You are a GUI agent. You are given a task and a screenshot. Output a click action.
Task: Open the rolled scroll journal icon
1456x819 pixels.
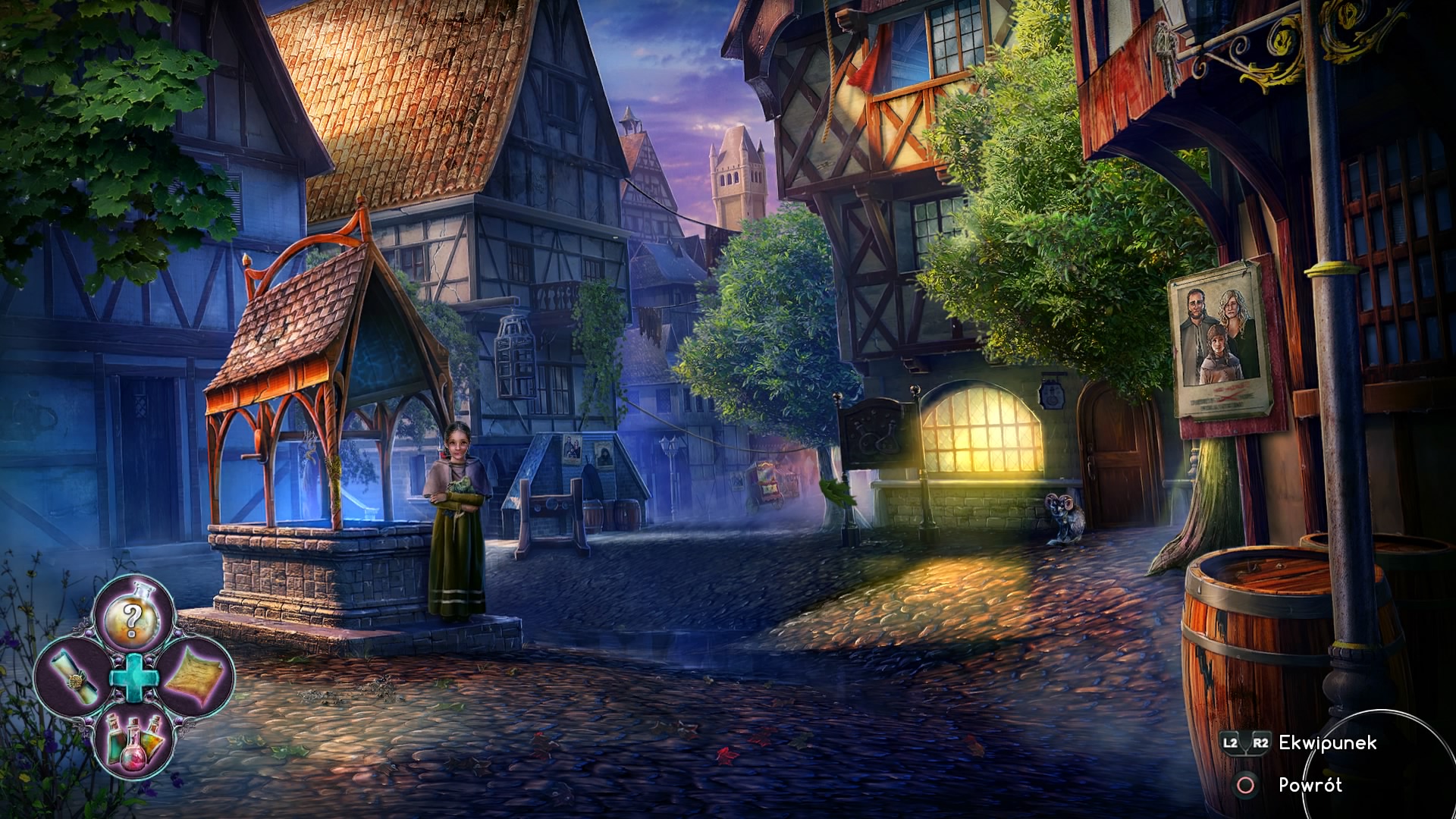[x=74, y=676]
